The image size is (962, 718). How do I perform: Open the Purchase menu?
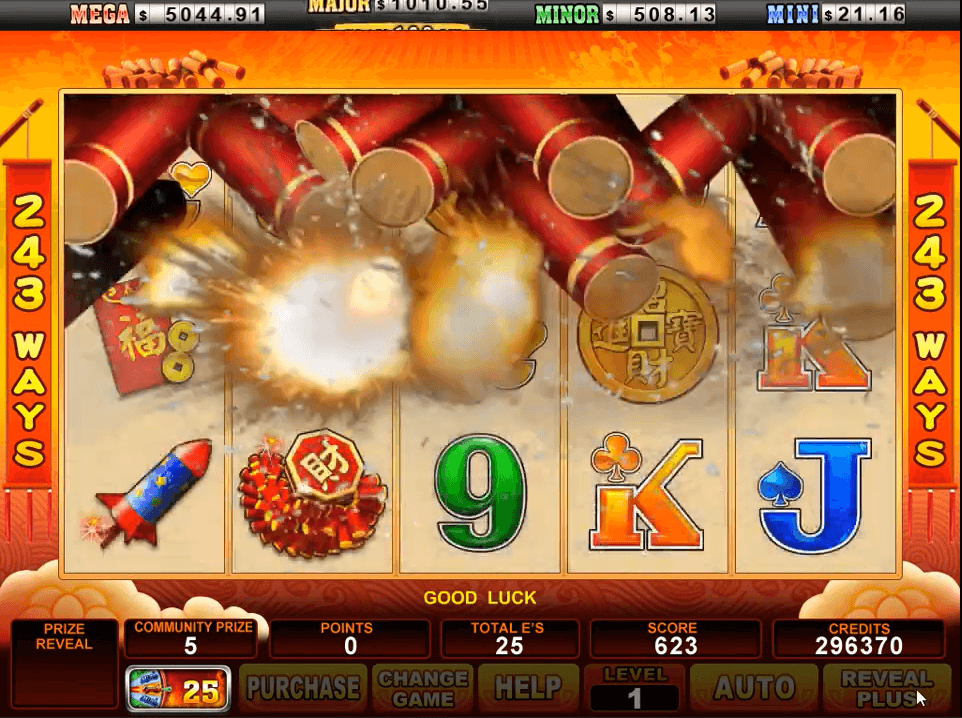(x=303, y=688)
